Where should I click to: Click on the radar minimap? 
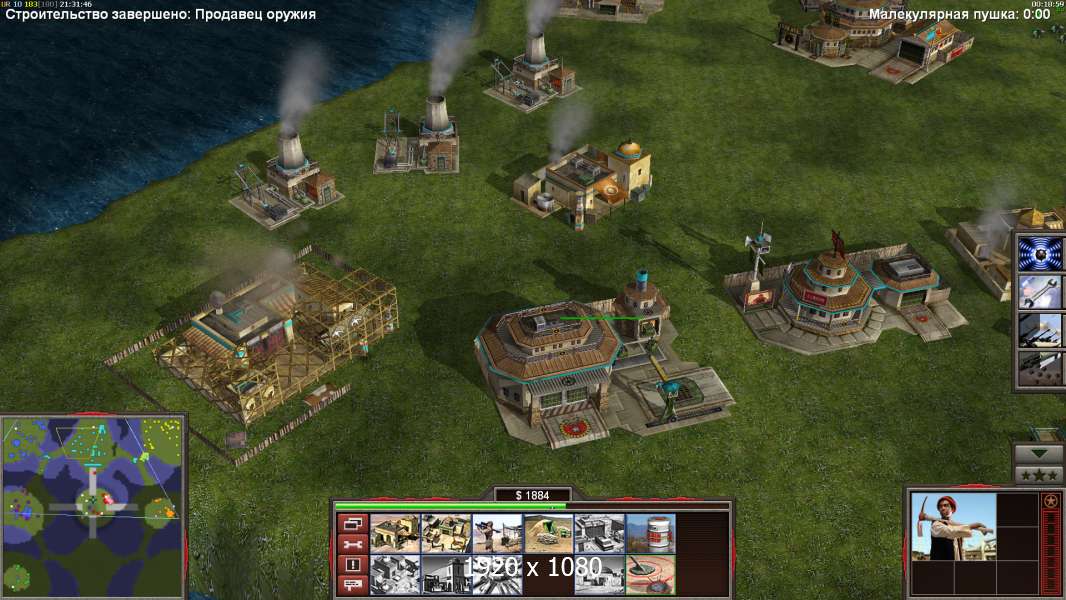coord(93,503)
